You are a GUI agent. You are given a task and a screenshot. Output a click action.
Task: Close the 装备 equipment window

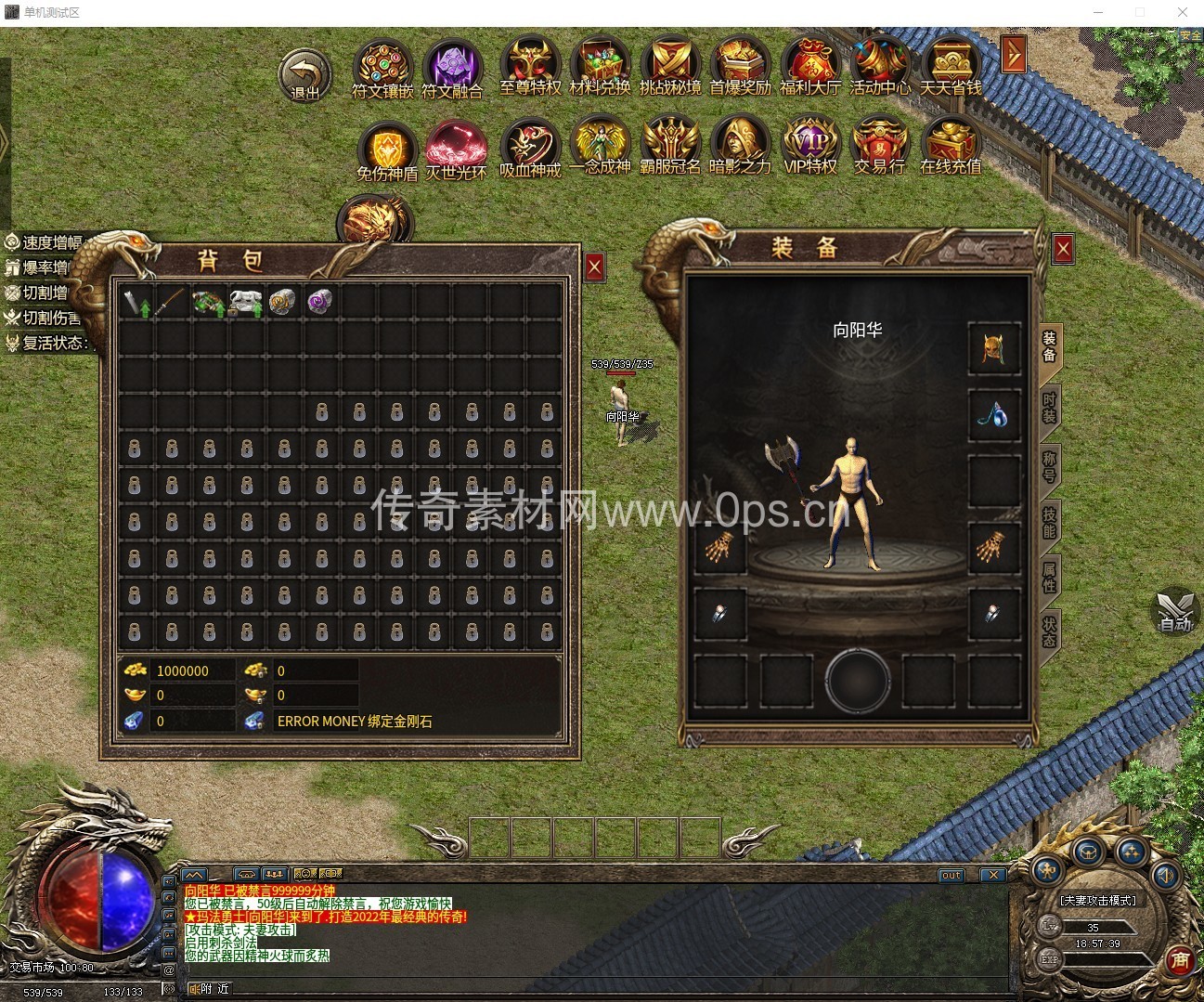tap(1063, 248)
